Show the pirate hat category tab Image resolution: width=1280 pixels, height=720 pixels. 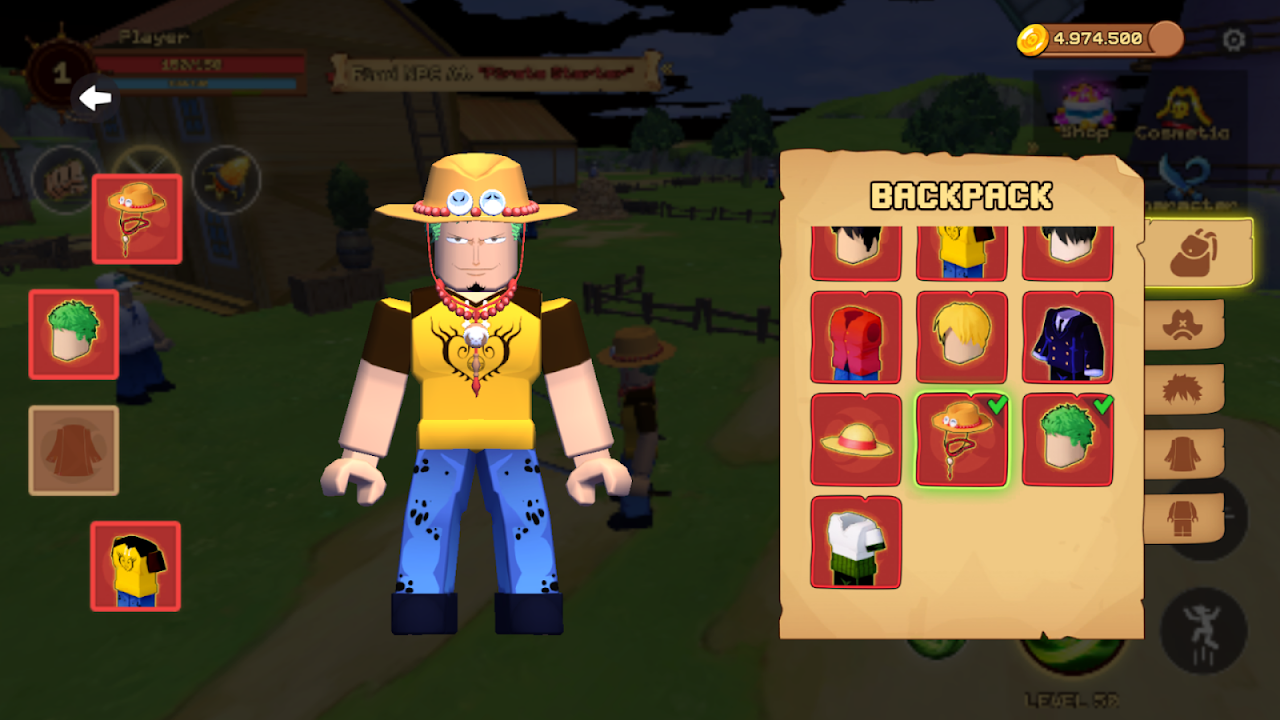1184,324
